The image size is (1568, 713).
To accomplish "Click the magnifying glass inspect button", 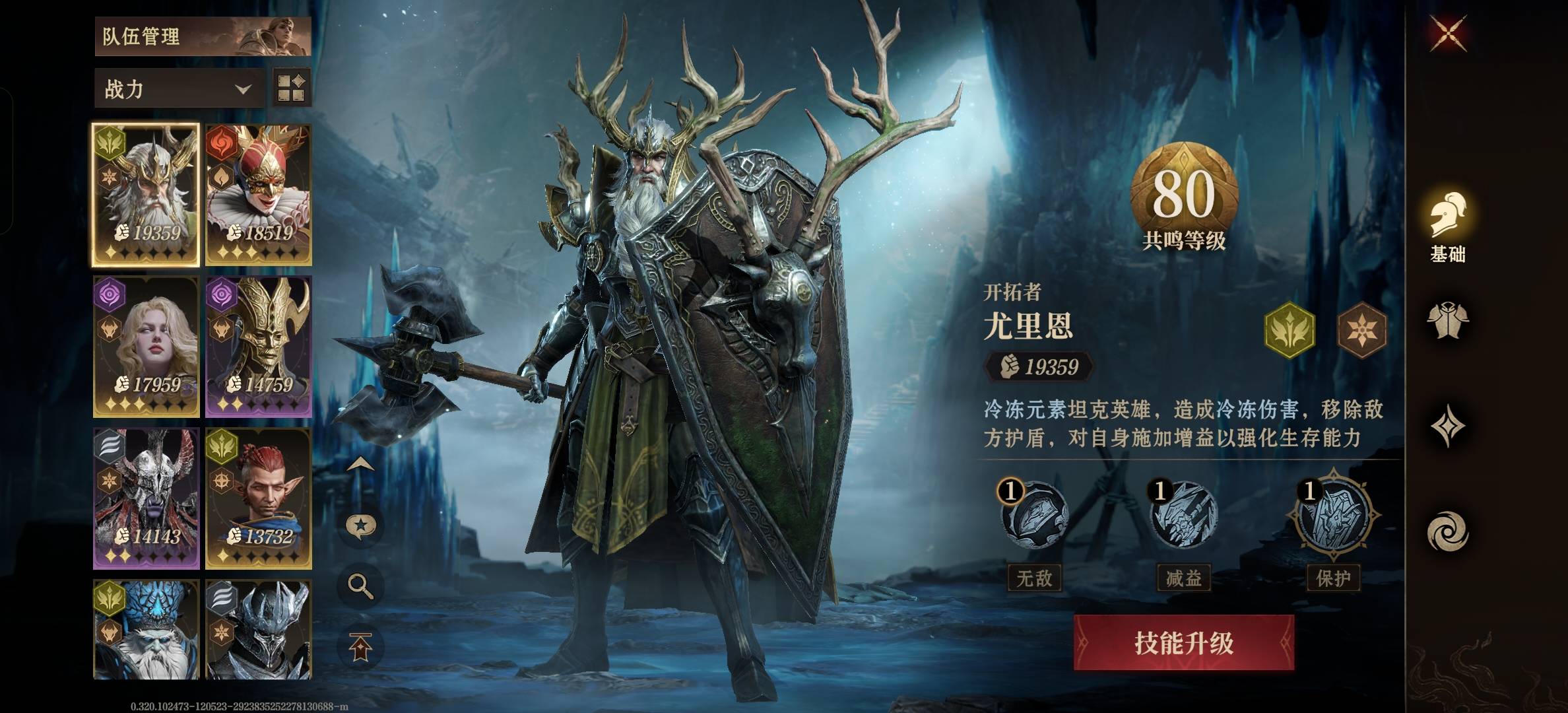I will [x=360, y=586].
